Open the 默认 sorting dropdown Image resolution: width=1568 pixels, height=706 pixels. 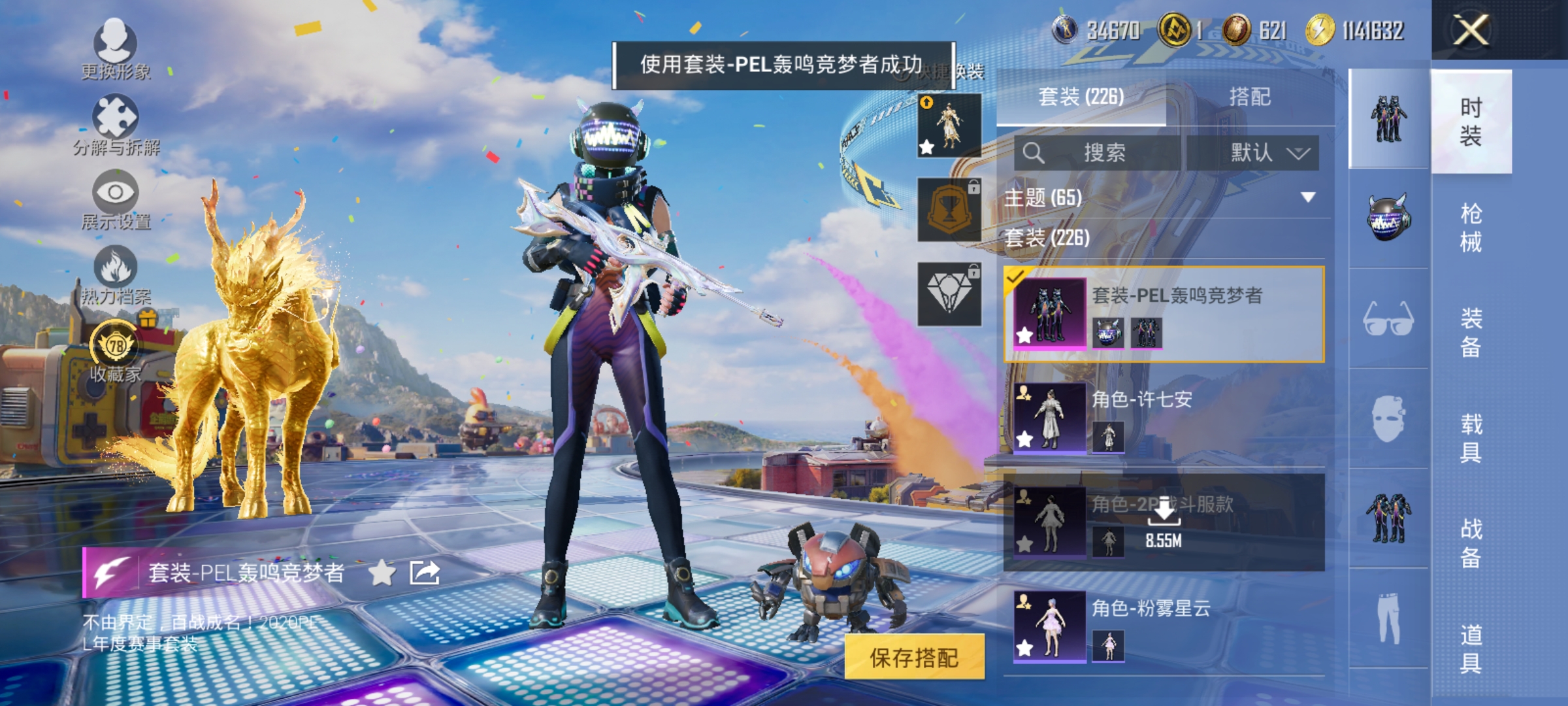pyautogui.click(x=1267, y=152)
